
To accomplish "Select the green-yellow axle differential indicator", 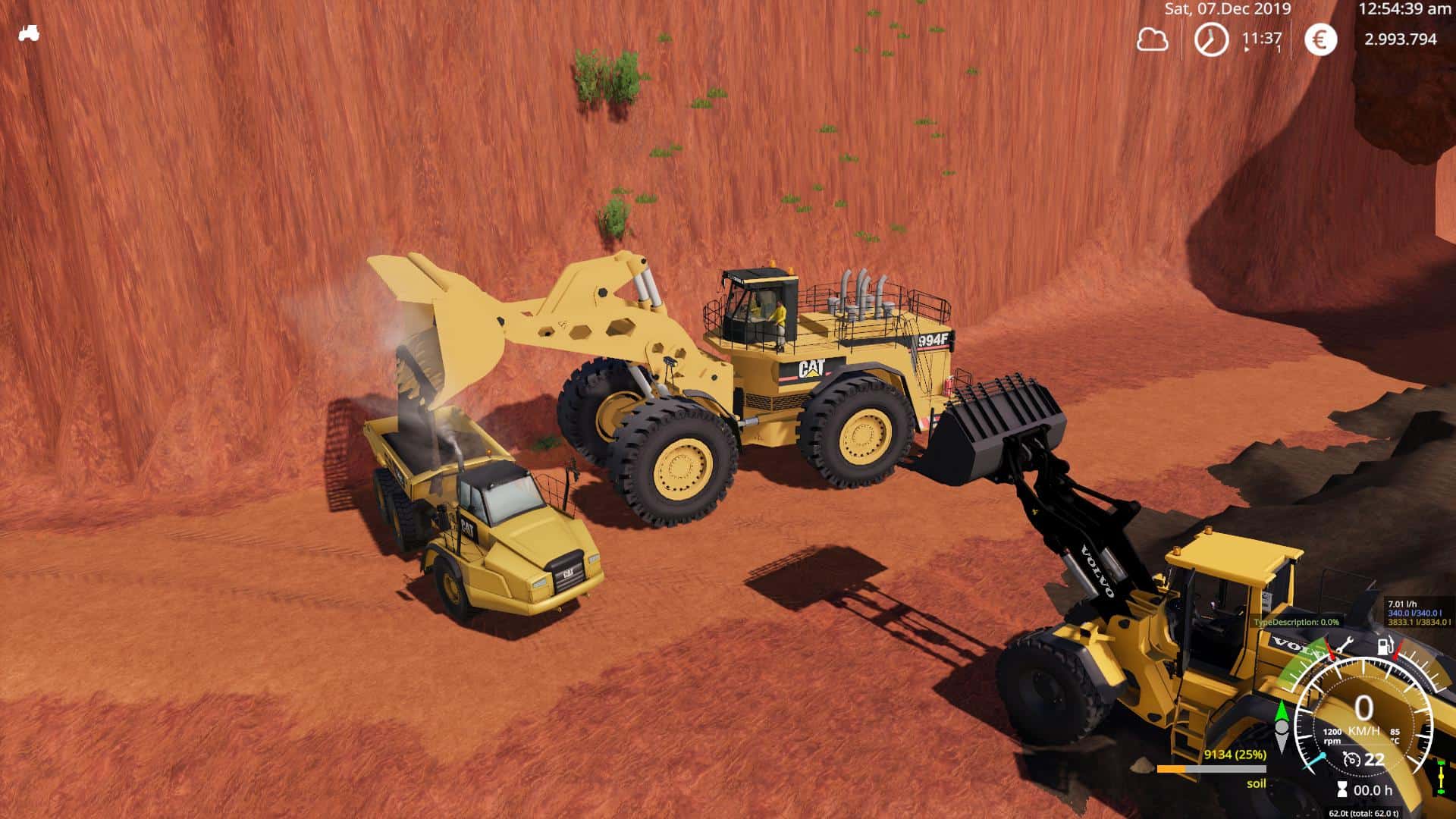I will coord(1440,776).
